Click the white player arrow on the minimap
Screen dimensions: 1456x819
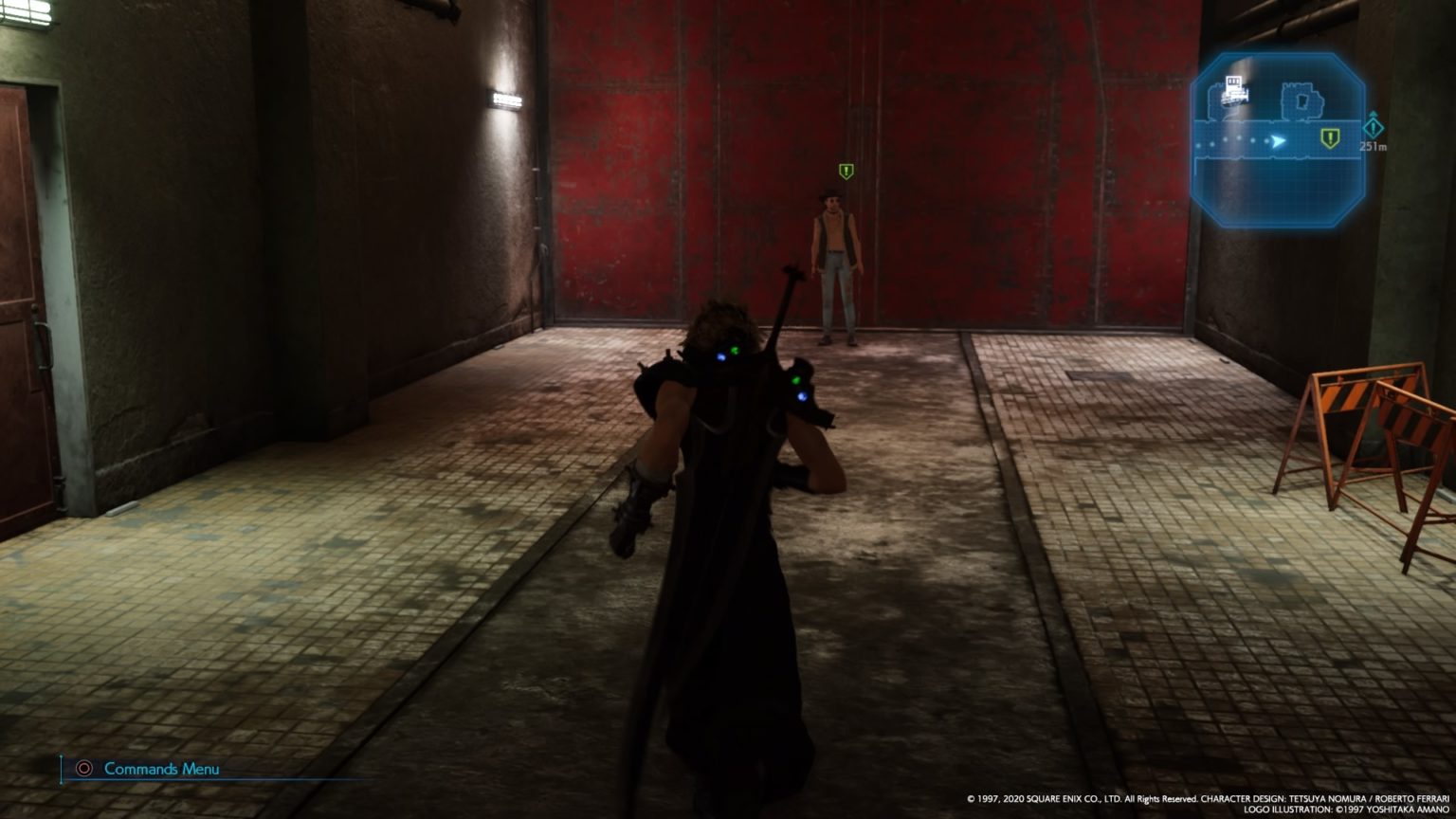1278,139
